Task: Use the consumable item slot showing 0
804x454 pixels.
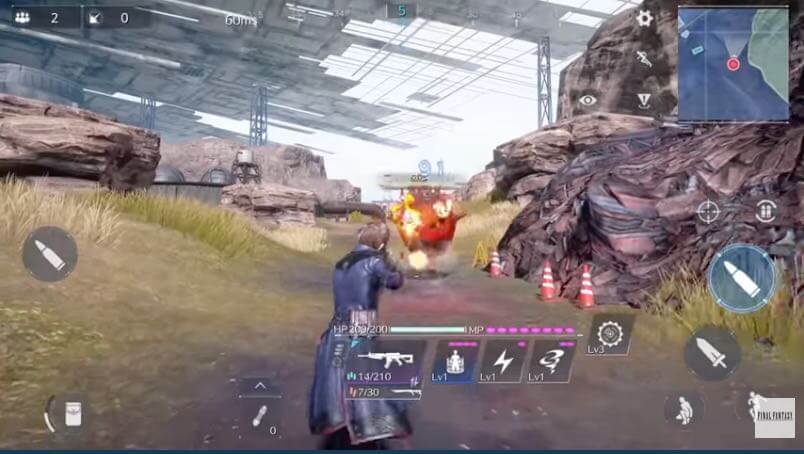Action: coord(259,417)
